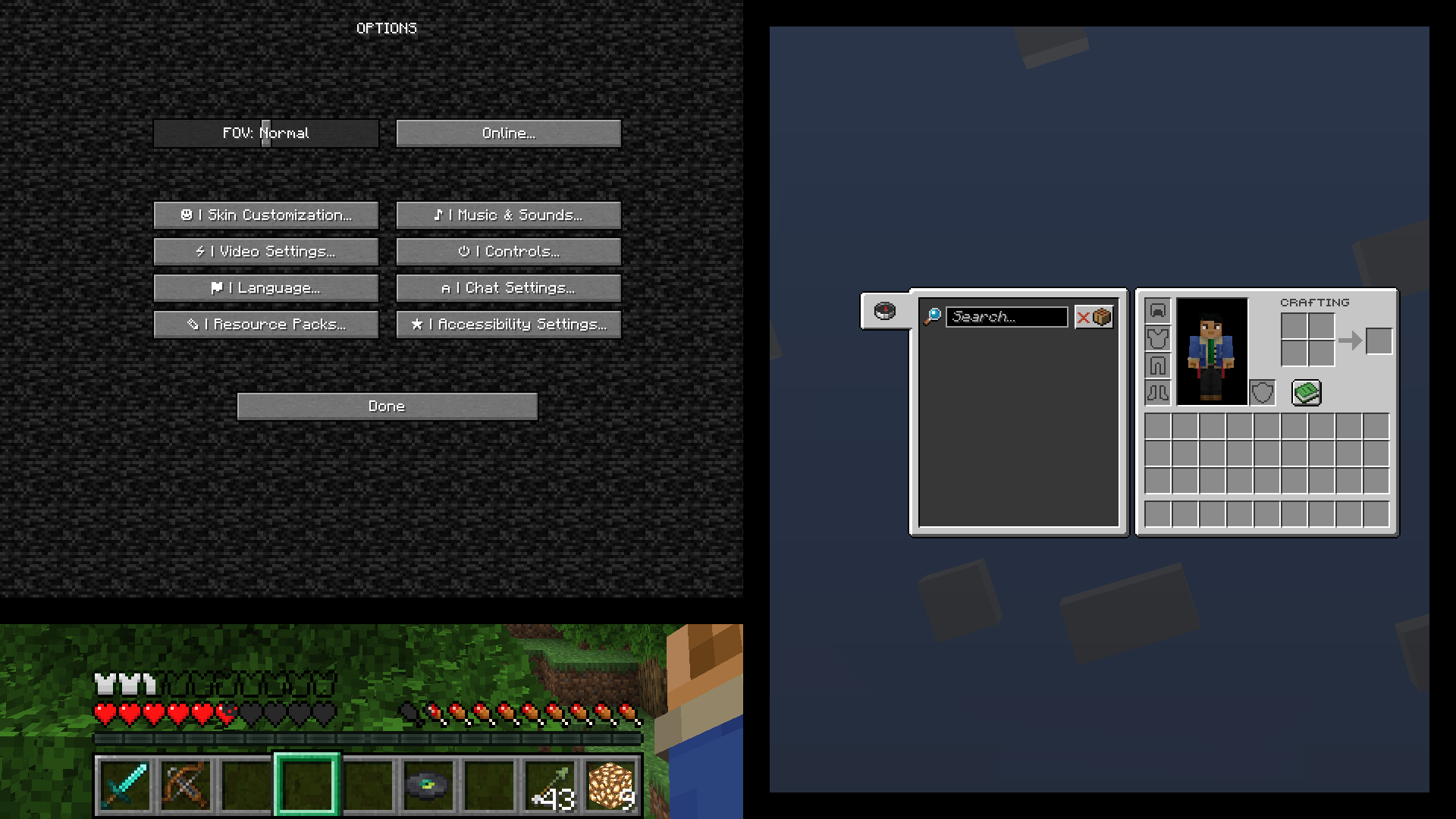Open the green recipe book

(x=1307, y=392)
